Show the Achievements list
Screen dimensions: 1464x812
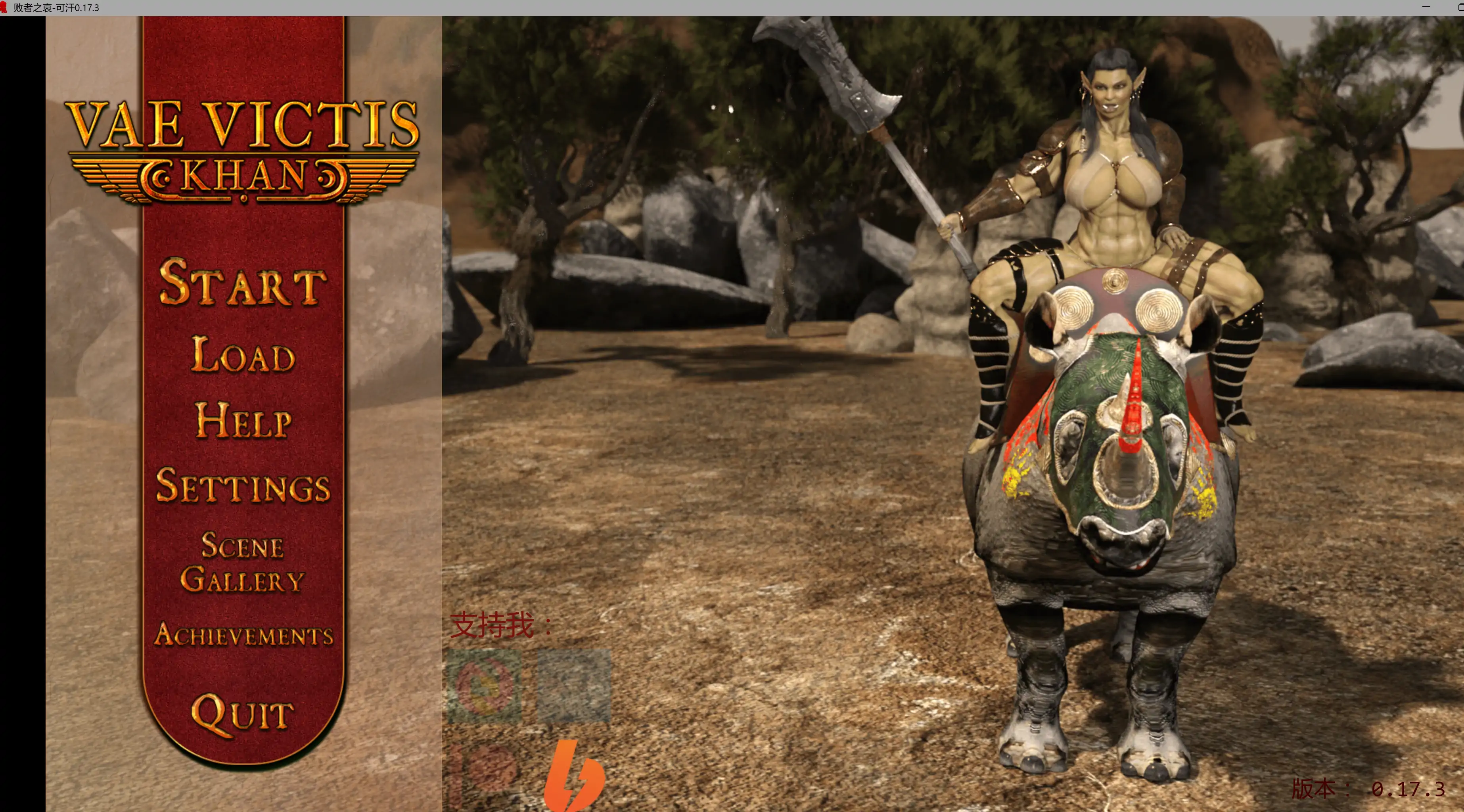[243, 635]
